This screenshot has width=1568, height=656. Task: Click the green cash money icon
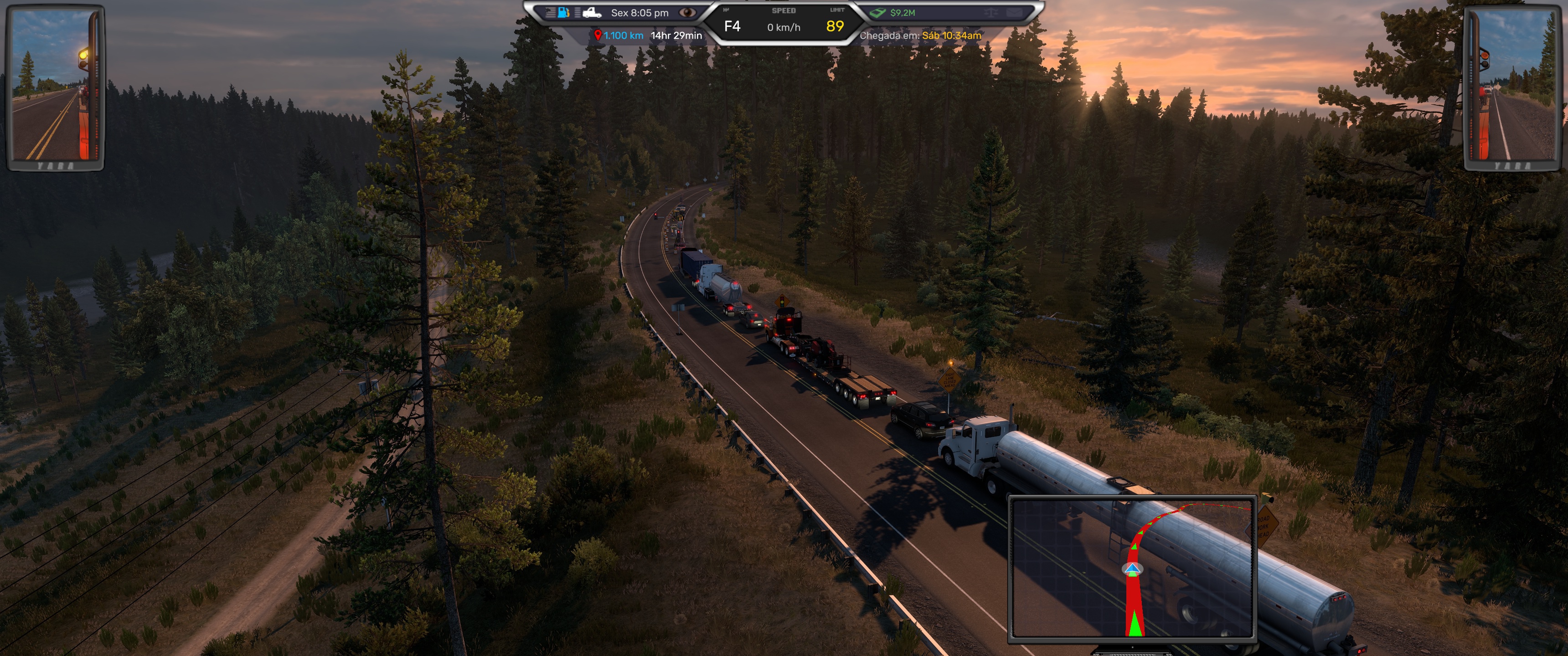[x=877, y=12]
